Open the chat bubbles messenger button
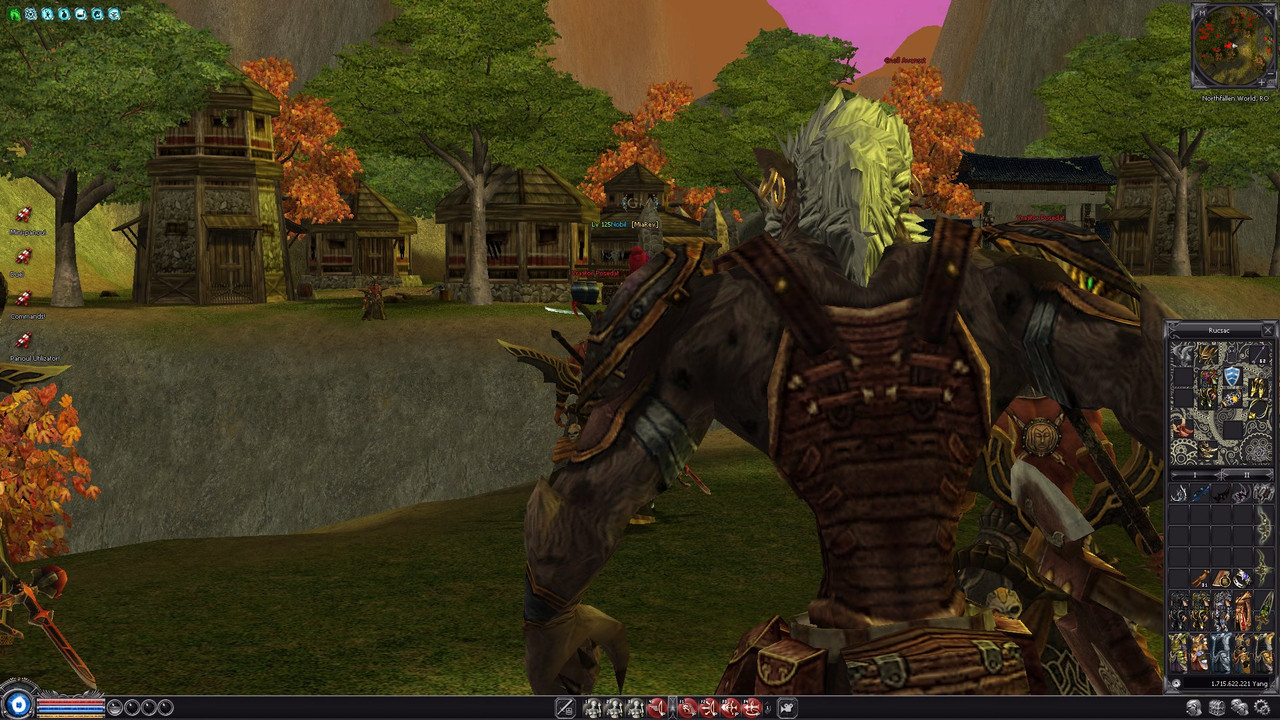The width and height of the screenshot is (1280, 720). [x=1240, y=708]
